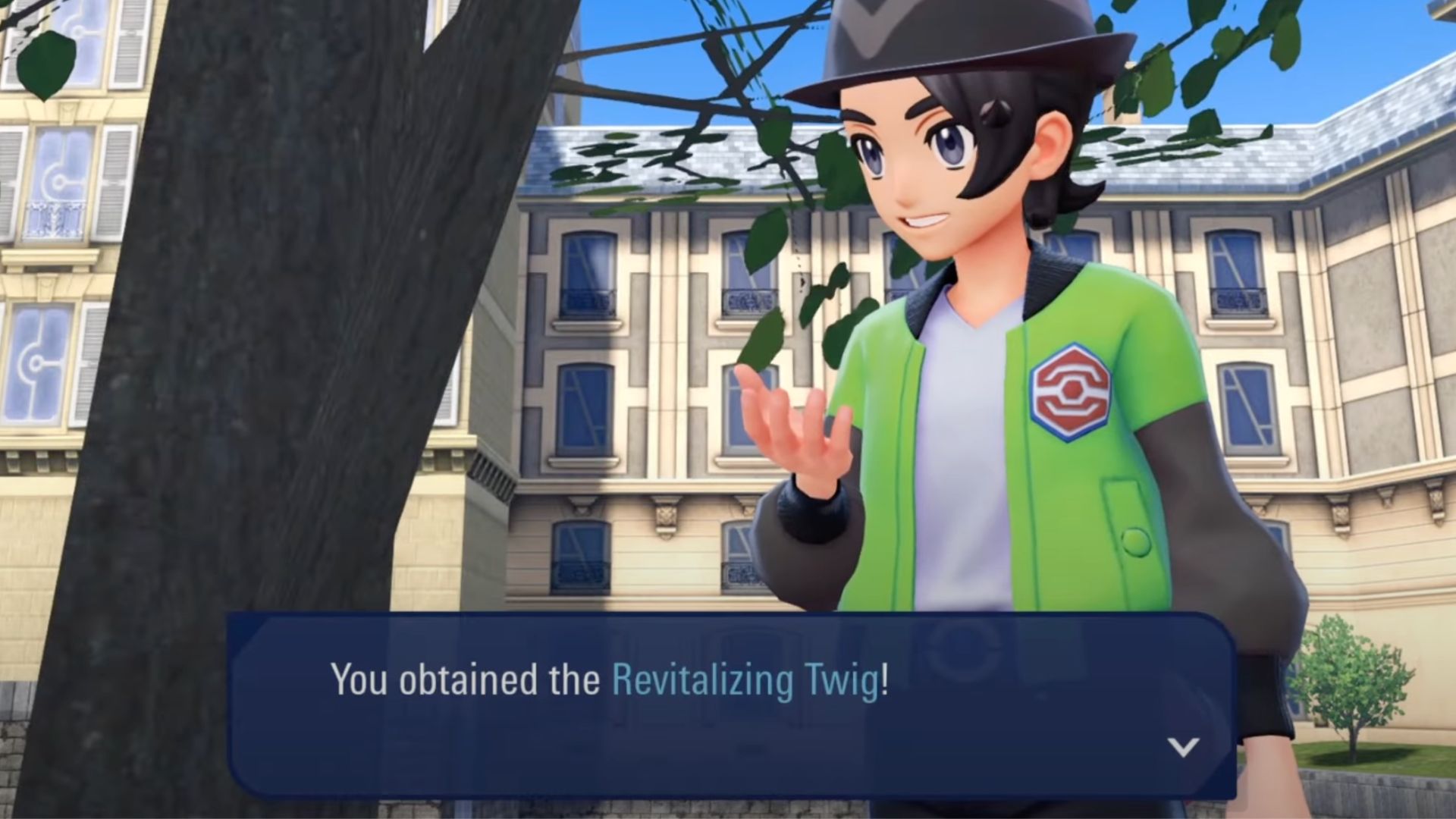Image resolution: width=1456 pixels, height=819 pixels.
Task: Advance dialogue with the down arrow
Action: click(x=1182, y=747)
